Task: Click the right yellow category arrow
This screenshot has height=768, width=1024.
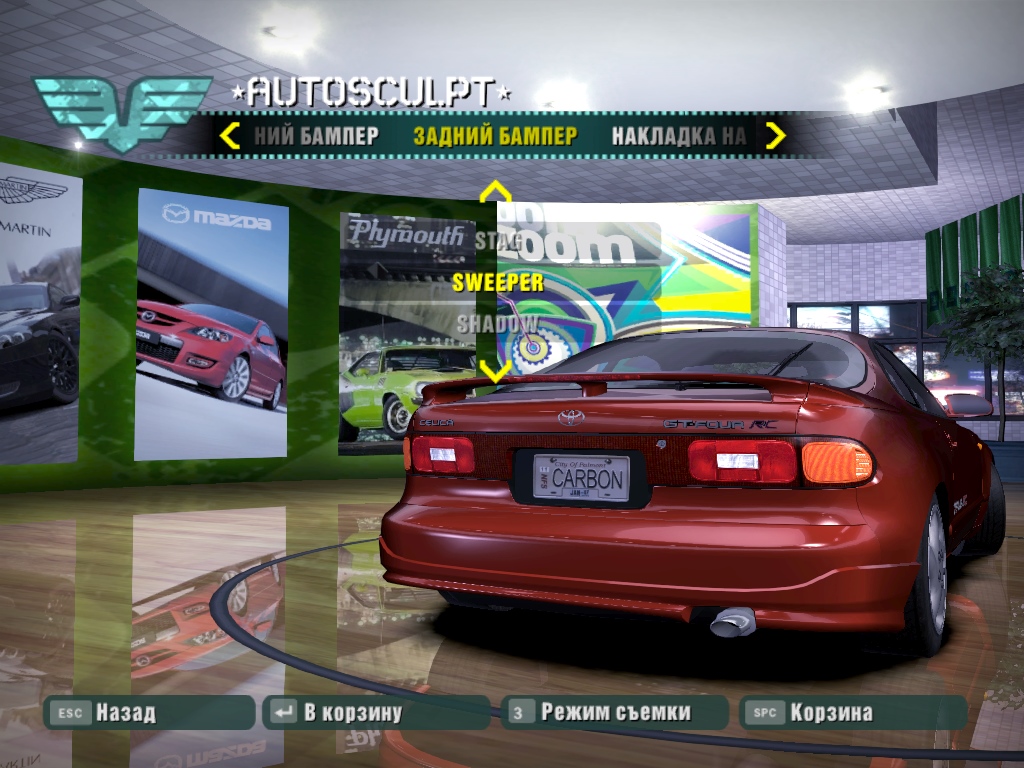Action: coord(775,136)
